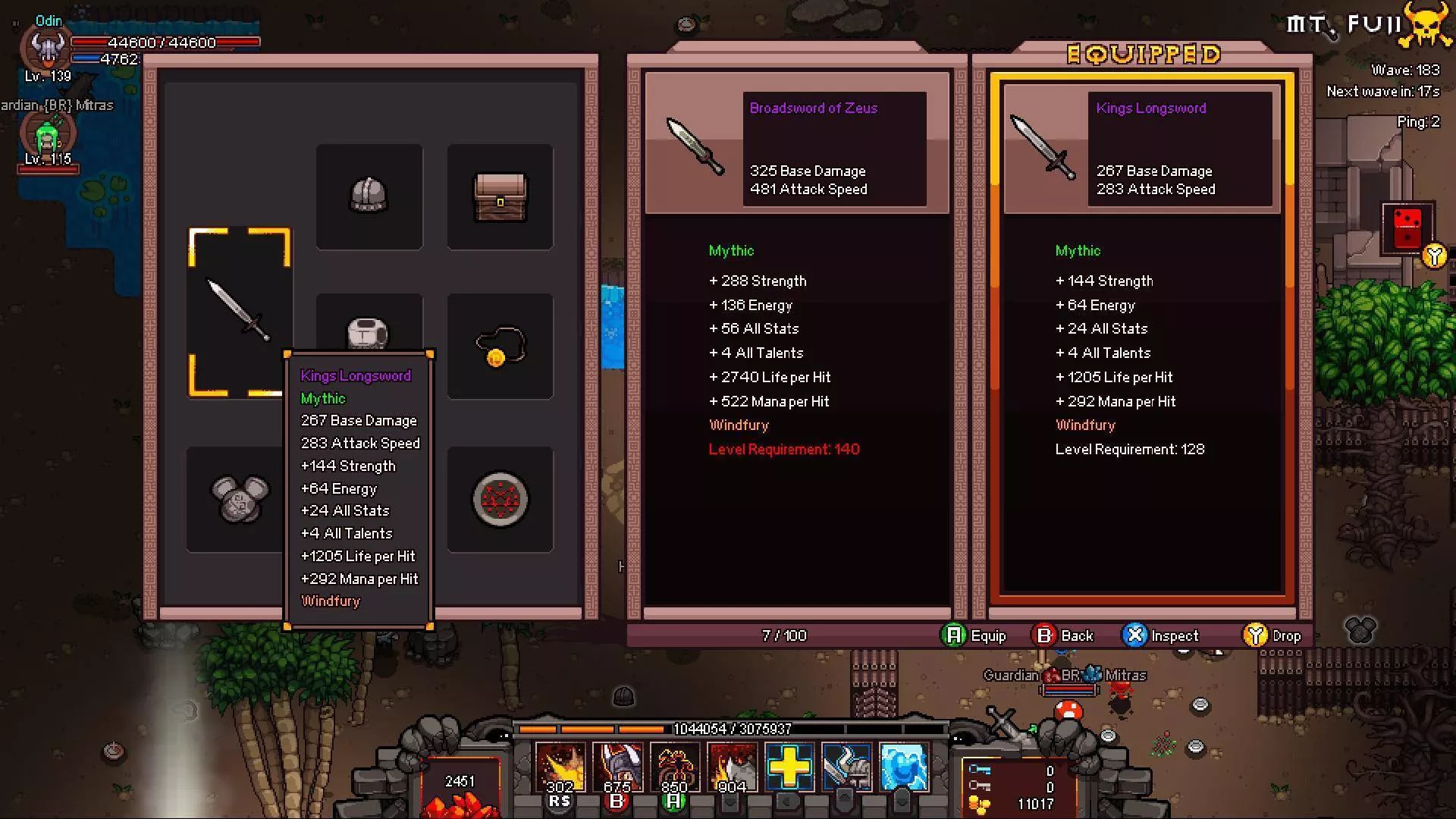The height and width of the screenshot is (819, 1456).
Task: Click the red dice icon
Action: (1407, 227)
